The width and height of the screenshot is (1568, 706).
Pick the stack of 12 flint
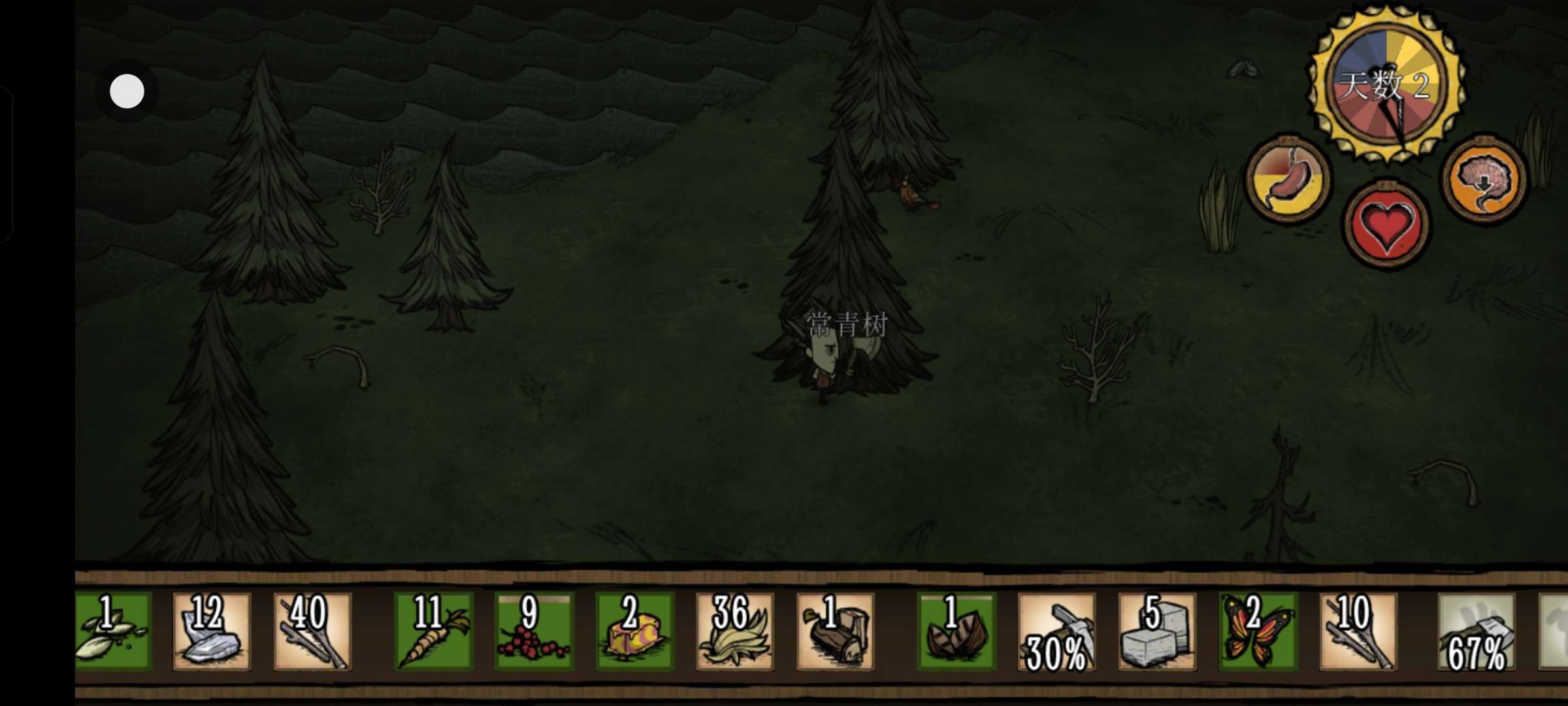tap(211, 631)
